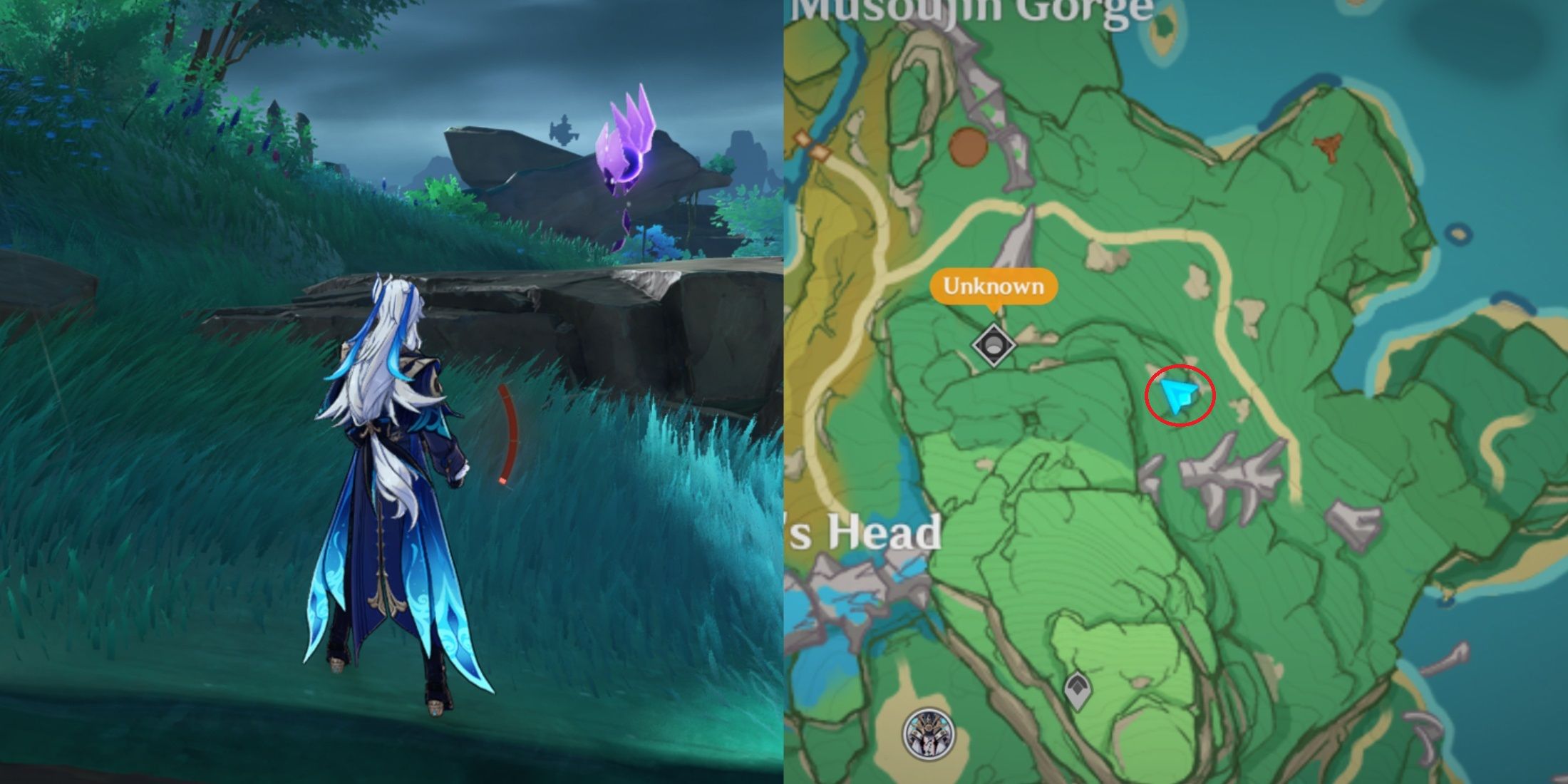The height and width of the screenshot is (784, 1568).
Task: Open the samurai boss map icon
Action: (929, 734)
